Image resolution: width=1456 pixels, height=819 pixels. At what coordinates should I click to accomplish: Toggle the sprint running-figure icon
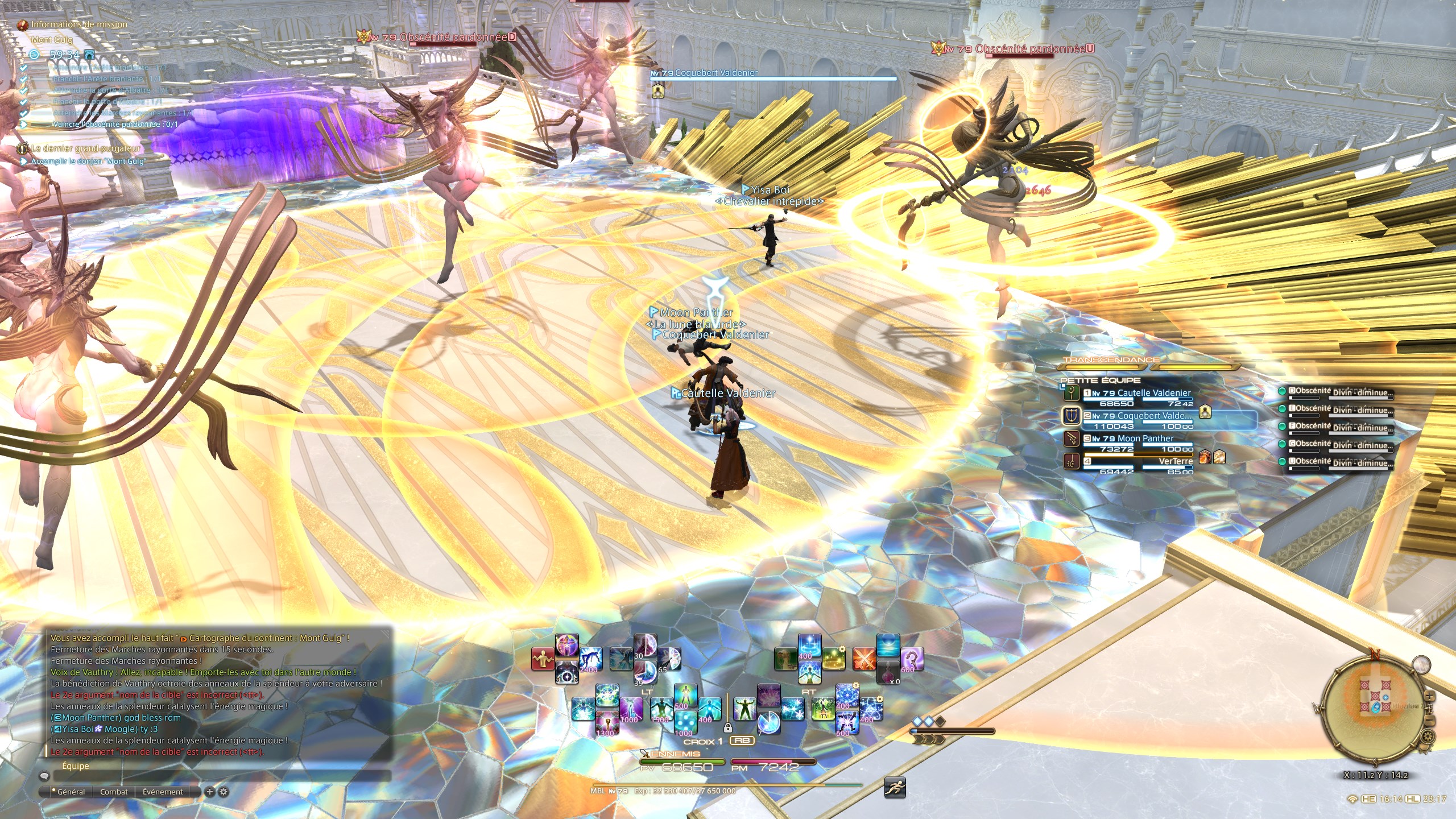[895, 788]
